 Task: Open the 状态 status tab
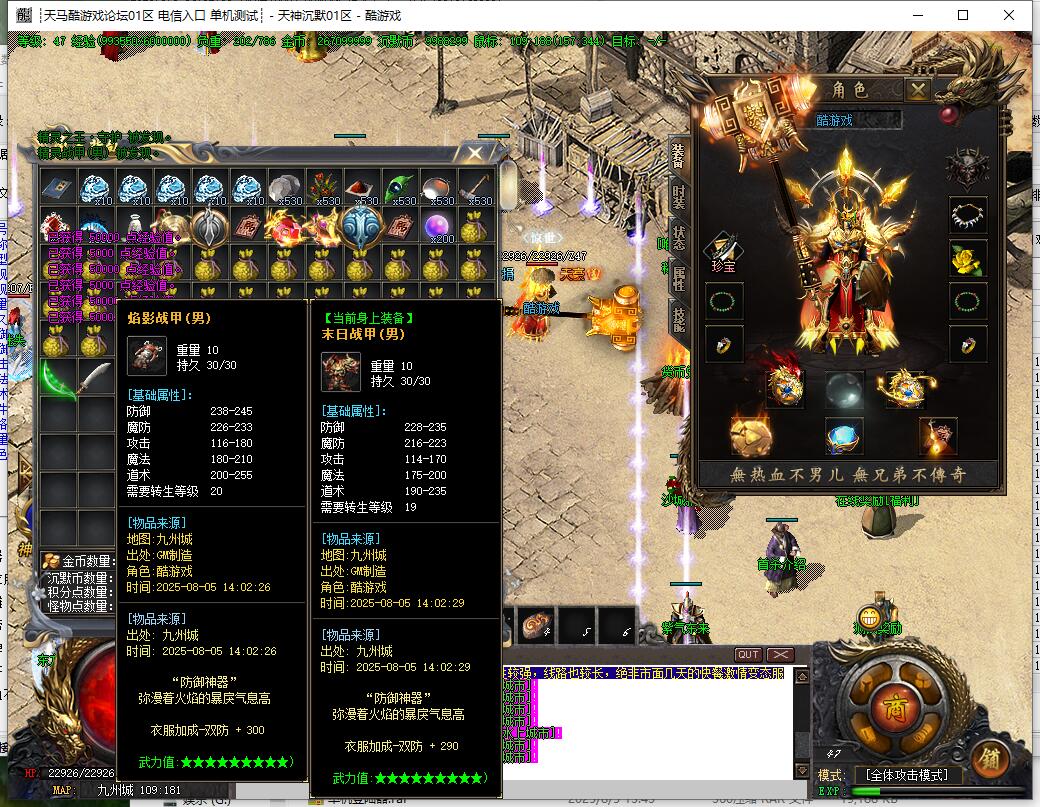(679, 239)
